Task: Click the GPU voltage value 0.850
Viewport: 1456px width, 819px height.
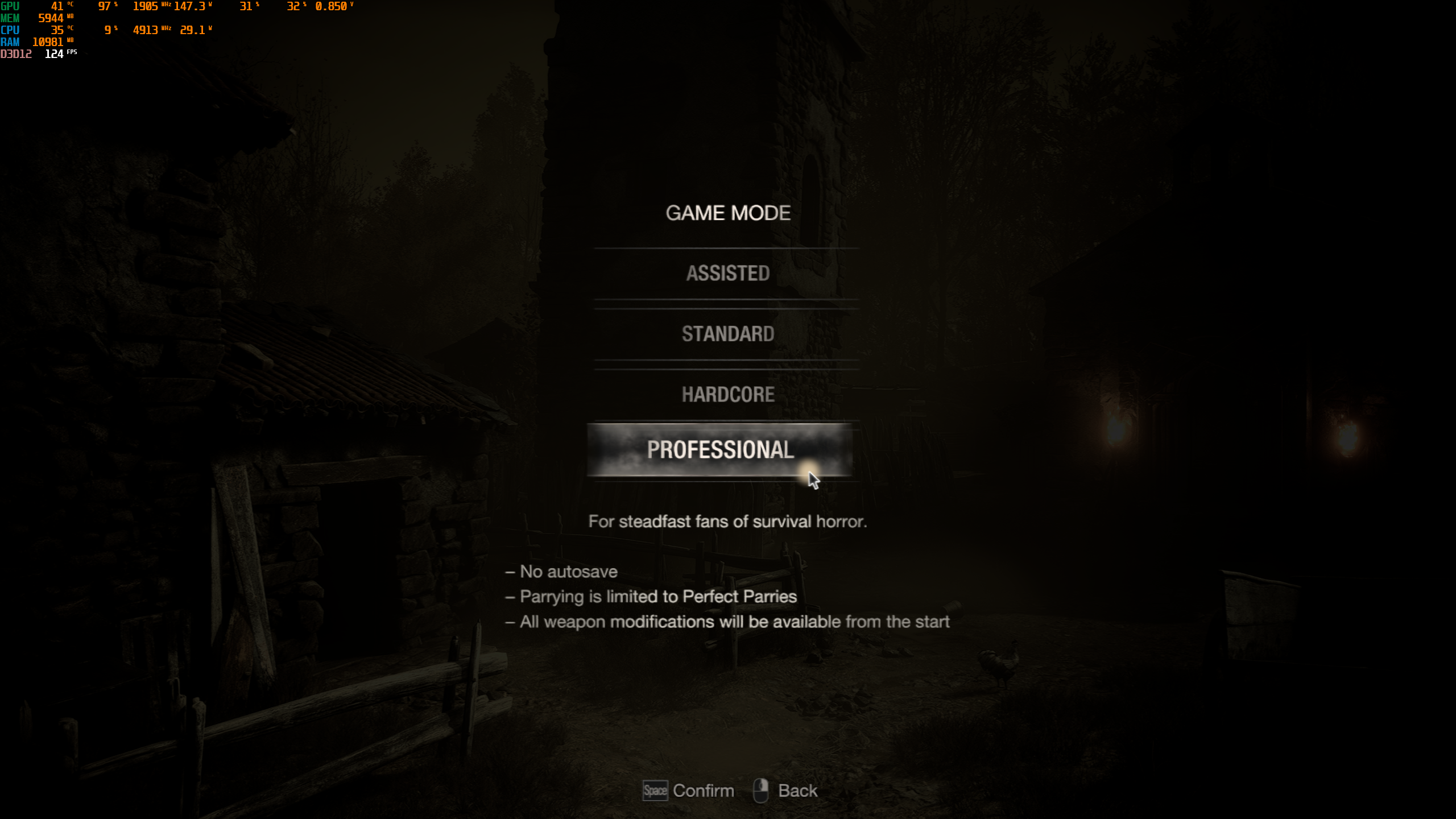Action: pyautogui.click(x=332, y=7)
